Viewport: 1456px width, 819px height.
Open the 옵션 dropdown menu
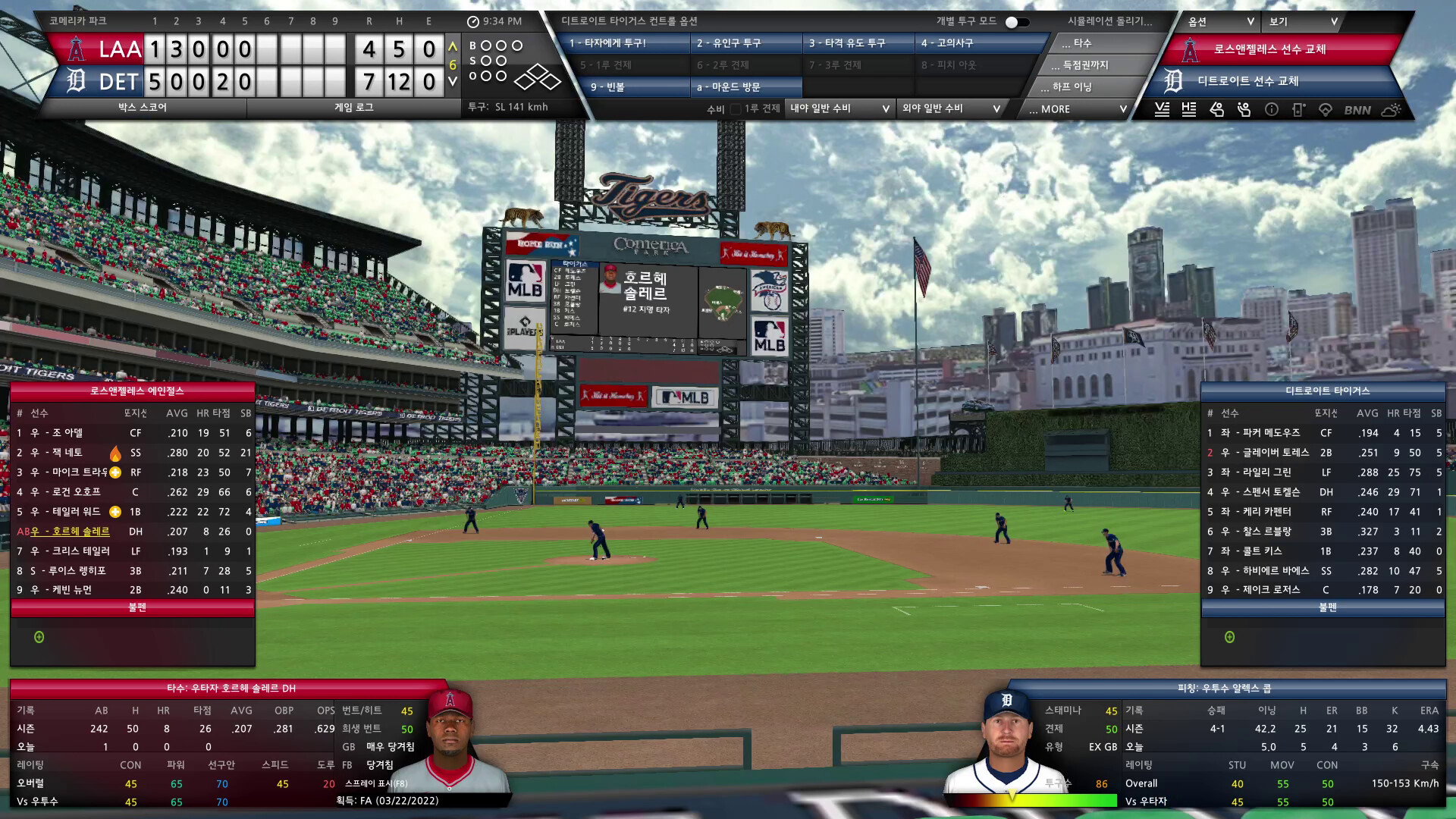[x=1220, y=22]
